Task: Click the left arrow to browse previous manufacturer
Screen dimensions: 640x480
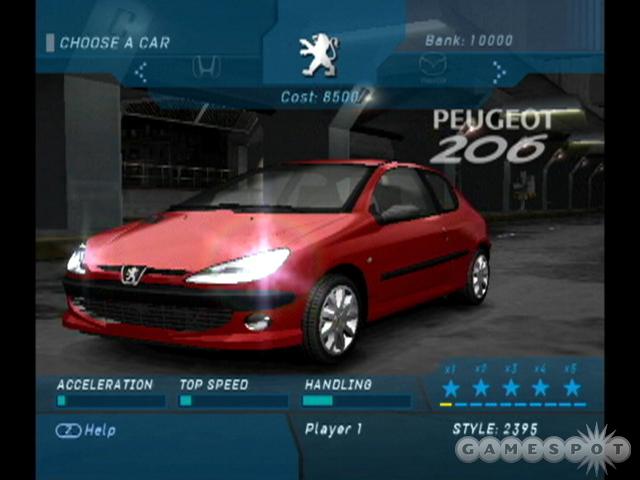Action: tap(141, 71)
